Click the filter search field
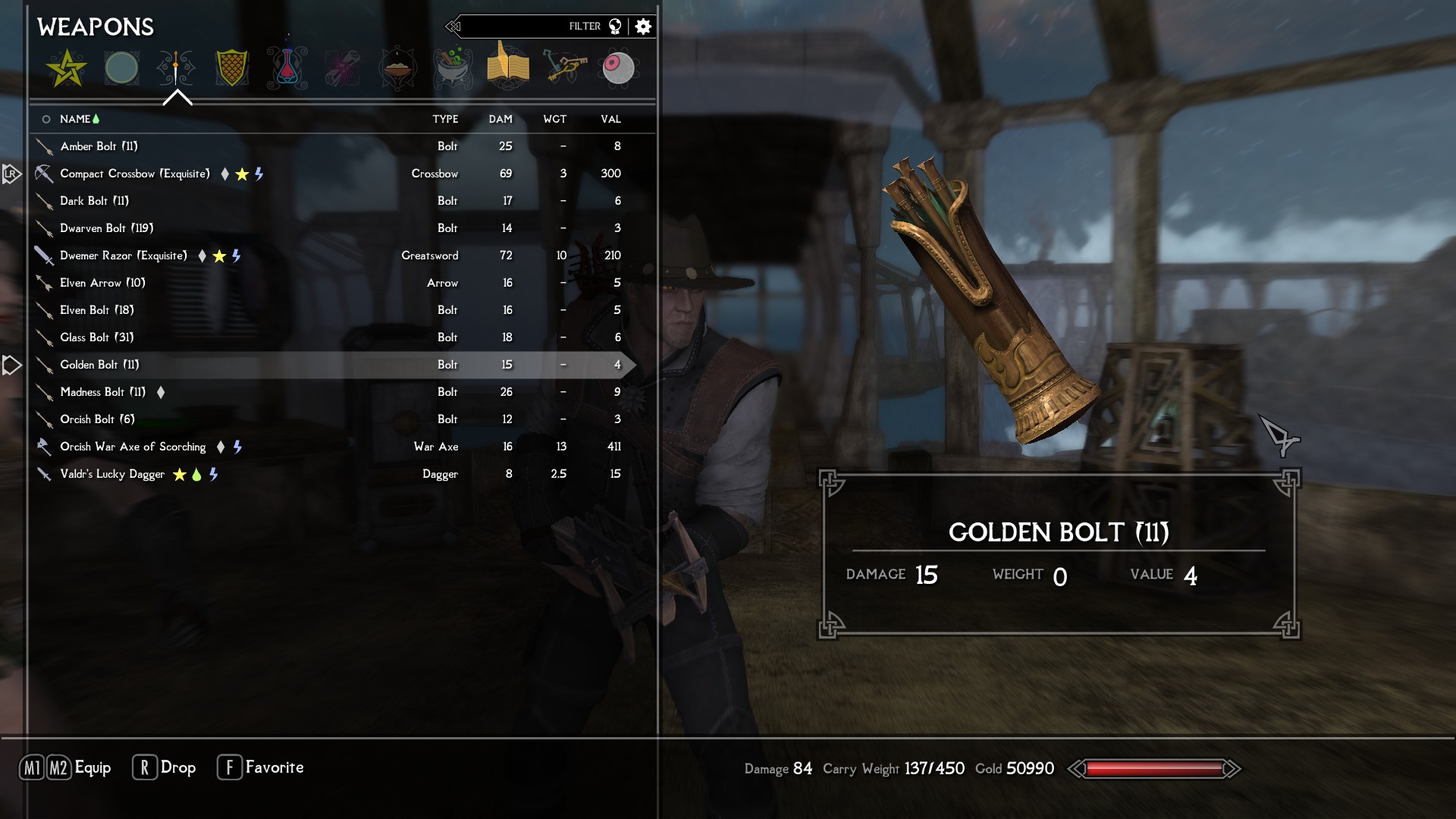Image resolution: width=1456 pixels, height=819 pixels. pyautogui.click(x=523, y=27)
